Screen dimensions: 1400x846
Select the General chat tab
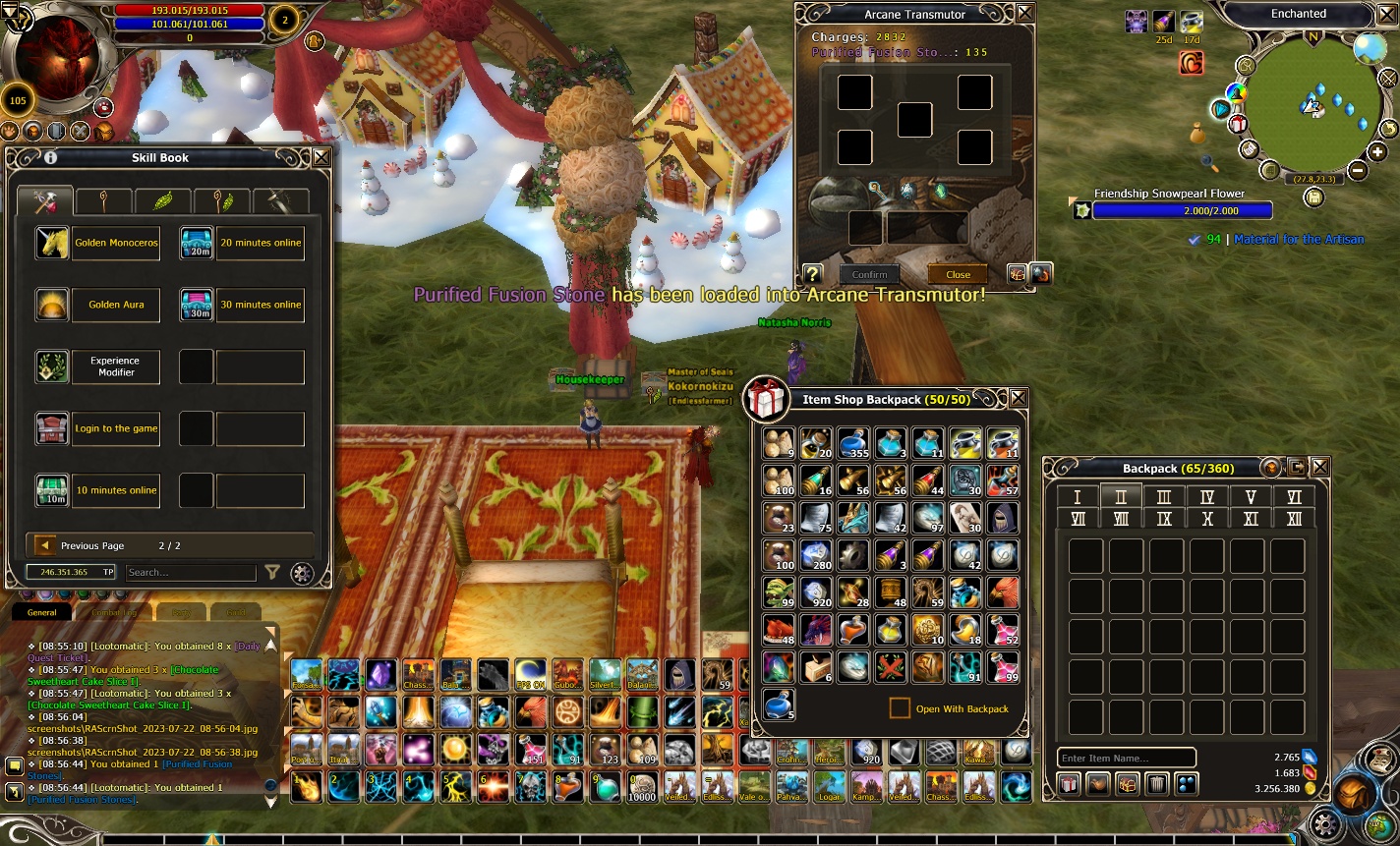click(x=42, y=612)
